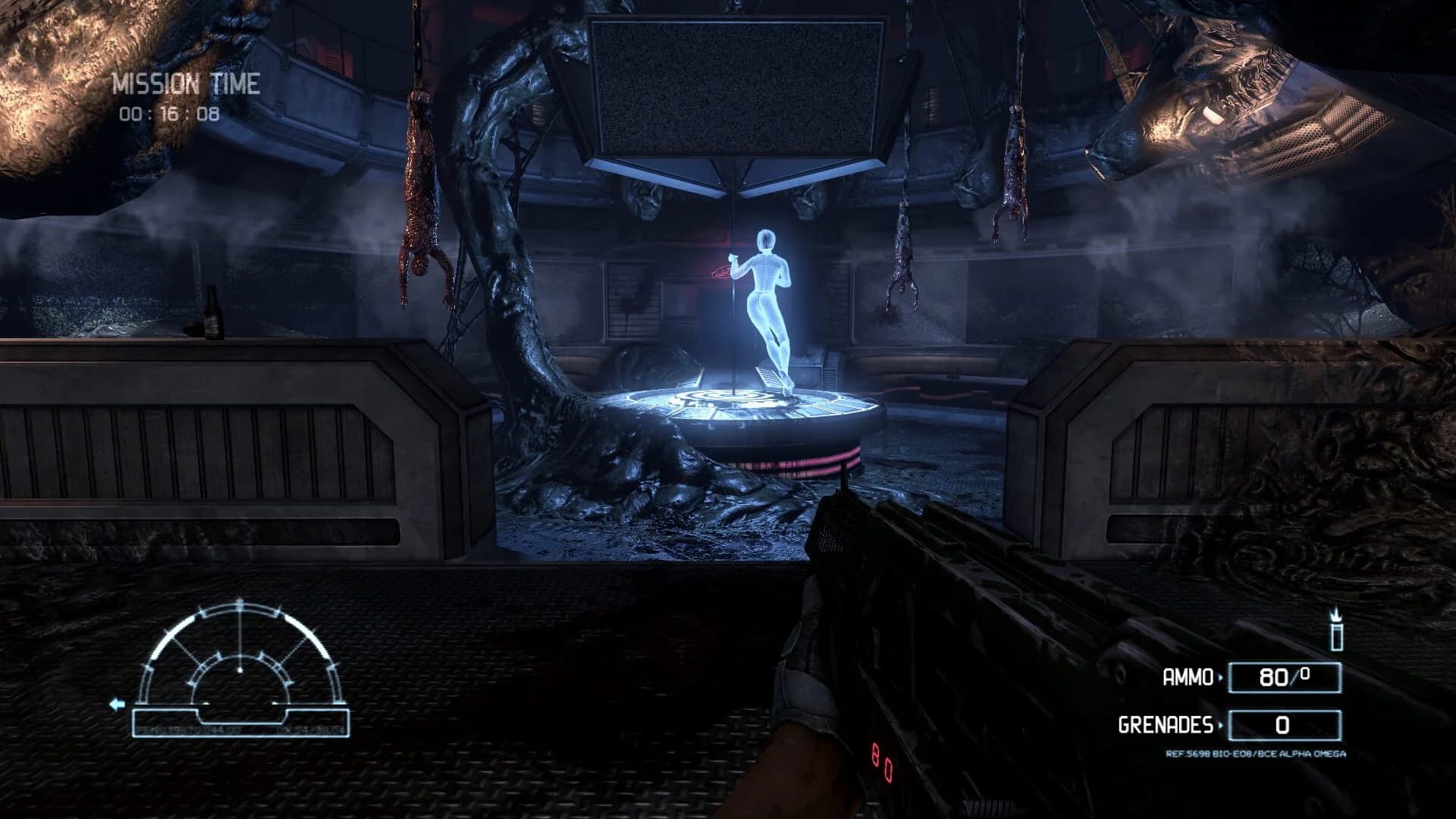Click the blue arrow beside the motion tracker

[x=117, y=704]
